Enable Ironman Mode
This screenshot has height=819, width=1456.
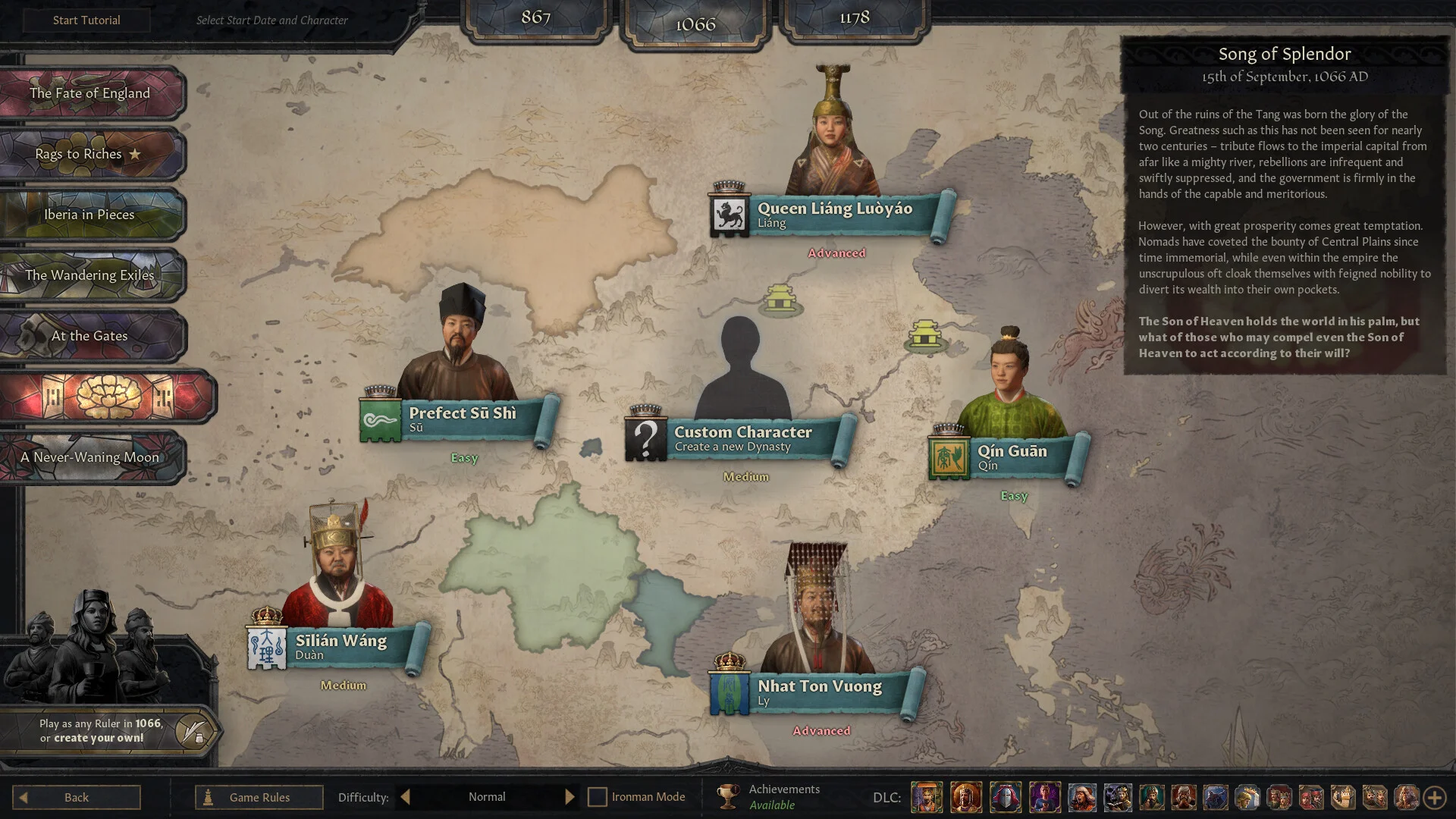click(x=599, y=797)
